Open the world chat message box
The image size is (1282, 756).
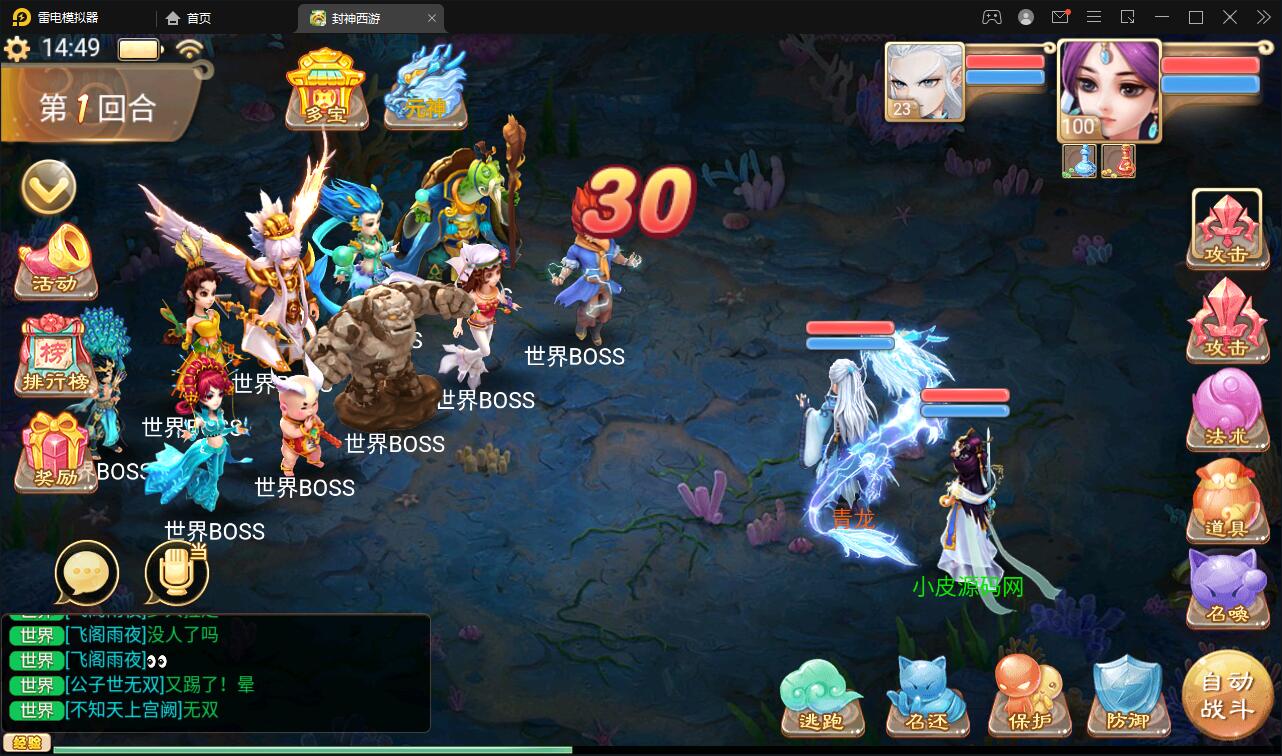click(216, 672)
